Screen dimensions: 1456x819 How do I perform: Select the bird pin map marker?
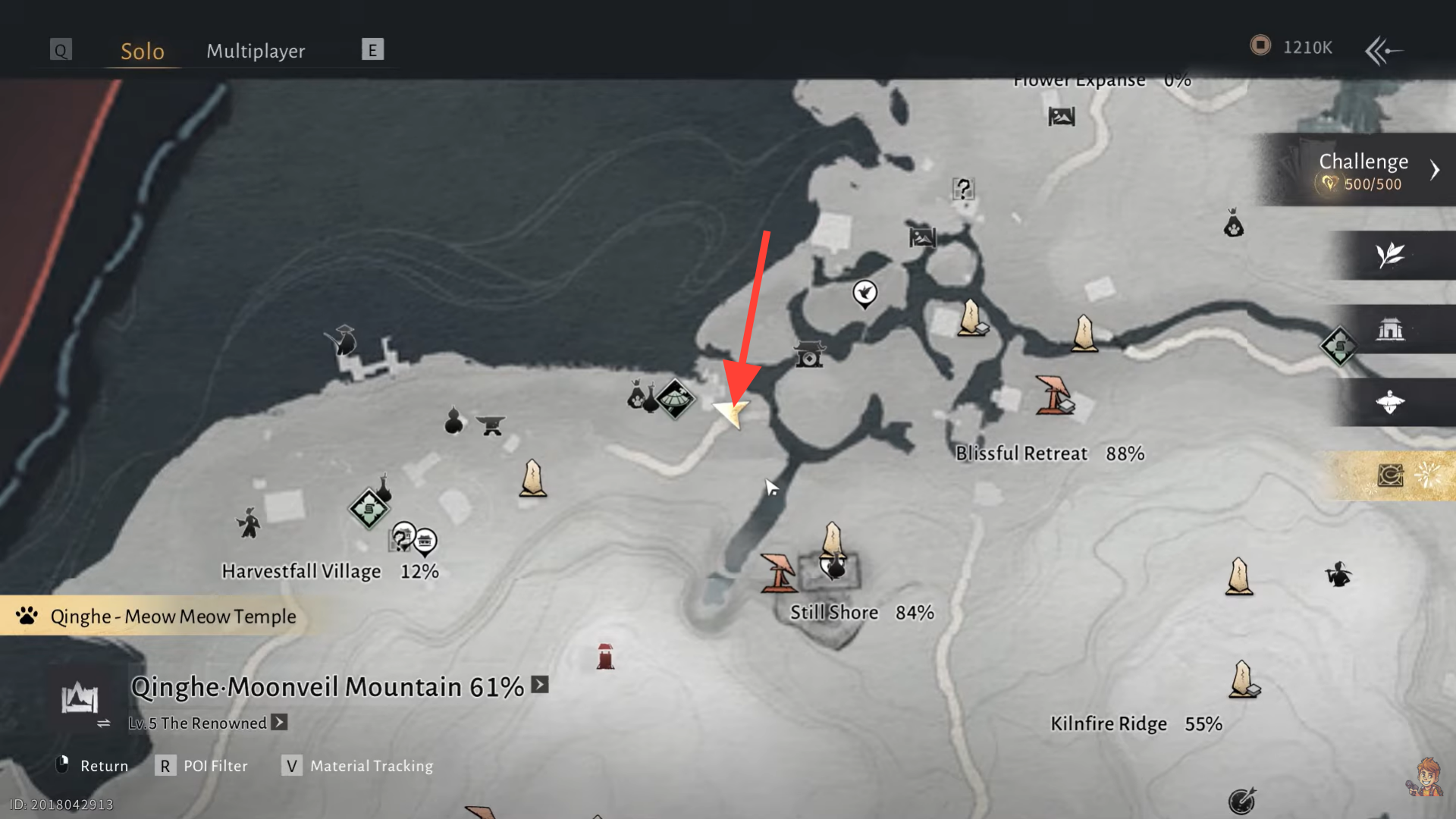864,293
